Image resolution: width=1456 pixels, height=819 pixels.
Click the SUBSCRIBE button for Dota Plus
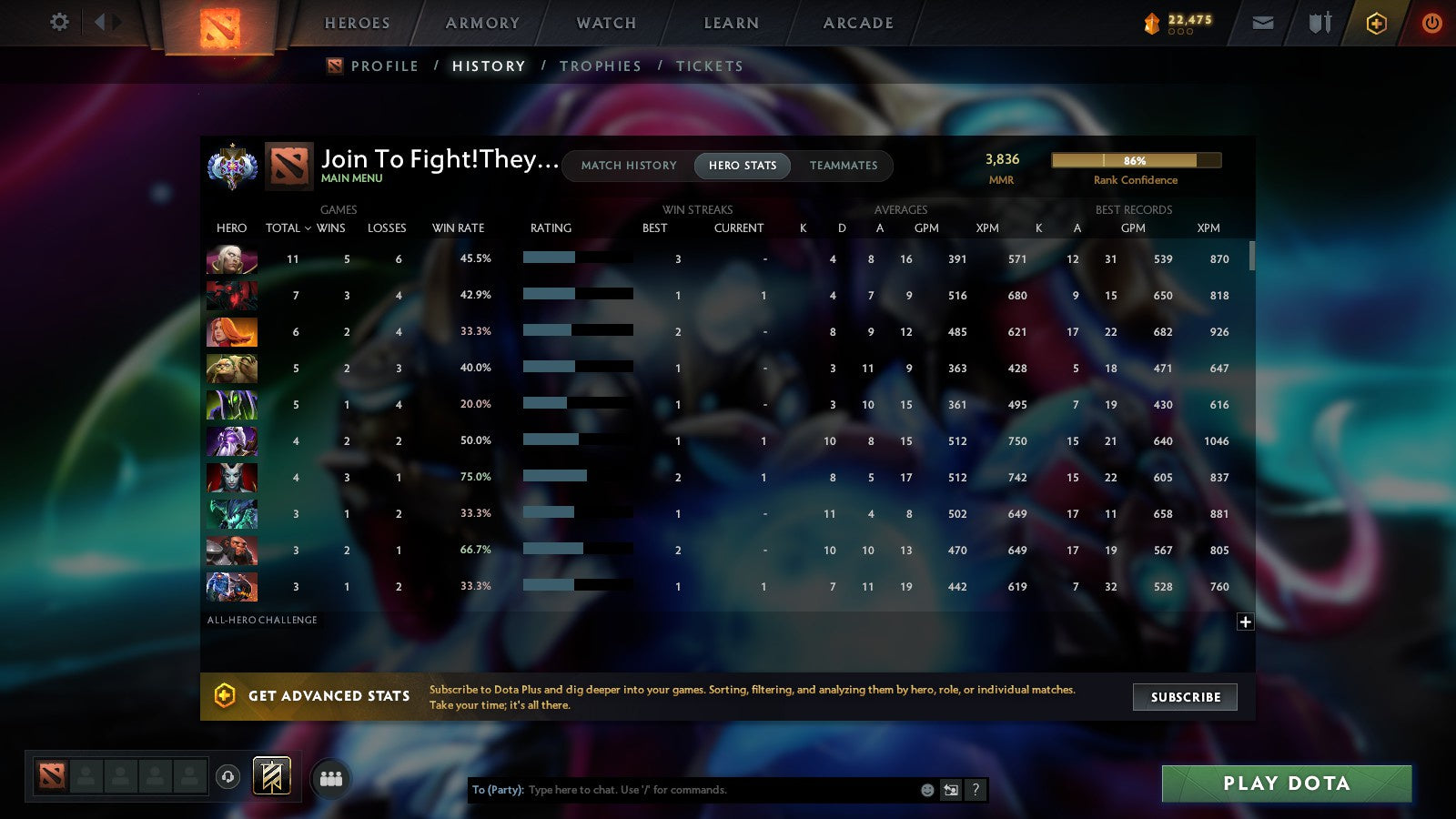point(1184,697)
